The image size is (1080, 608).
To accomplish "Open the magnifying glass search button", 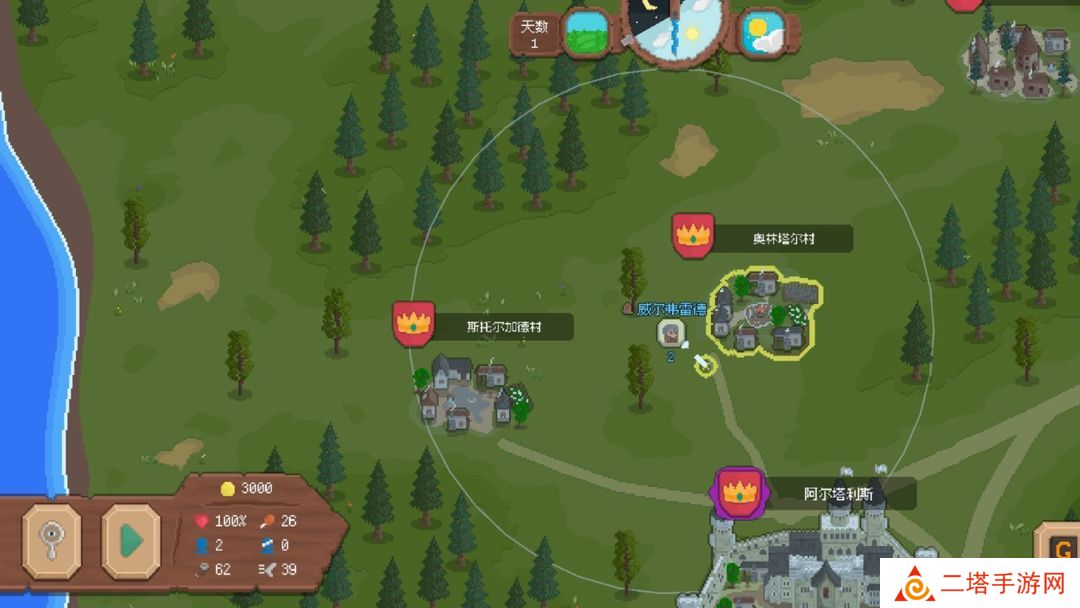I will pyautogui.click(x=51, y=541).
